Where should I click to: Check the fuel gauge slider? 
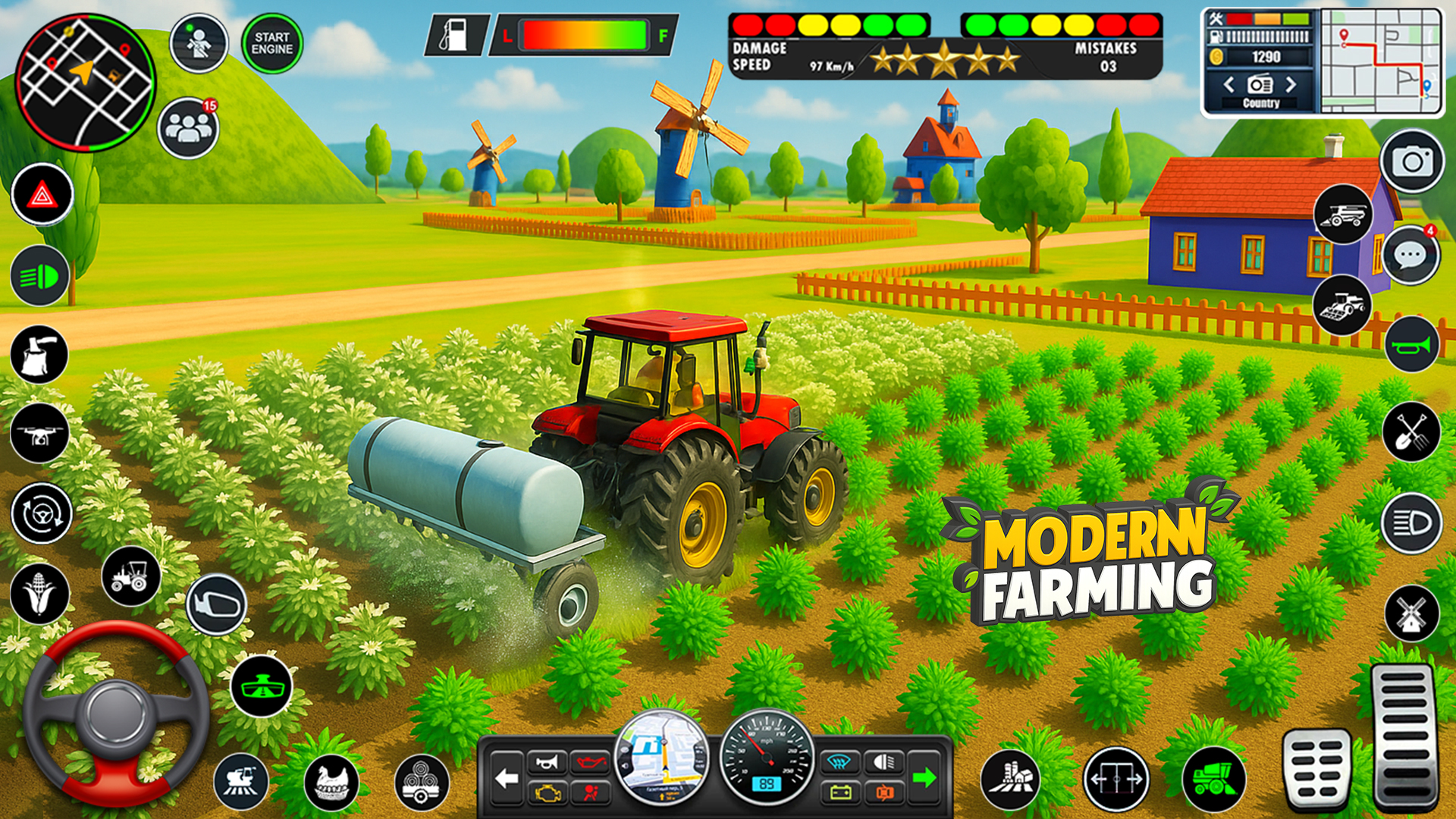click(x=584, y=36)
